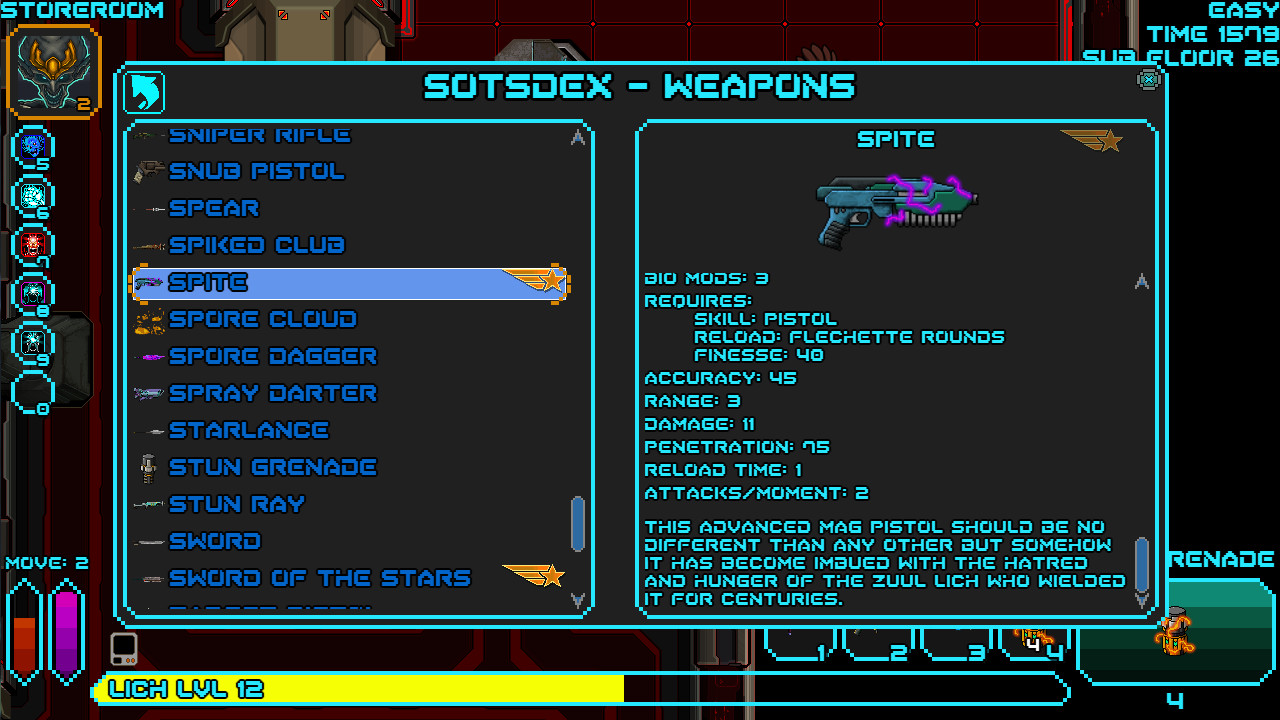Open the Snub Pistol entry
Image resolution: width=1280 pixels, height=720 pixels.
258,171
